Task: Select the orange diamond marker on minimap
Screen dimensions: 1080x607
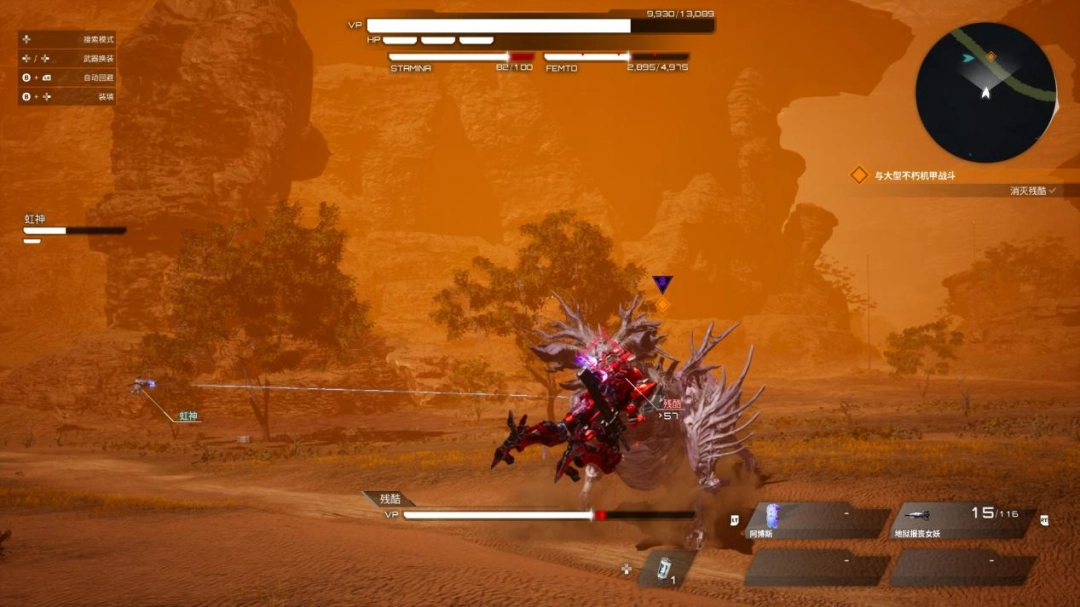Action: pos(991,57)
